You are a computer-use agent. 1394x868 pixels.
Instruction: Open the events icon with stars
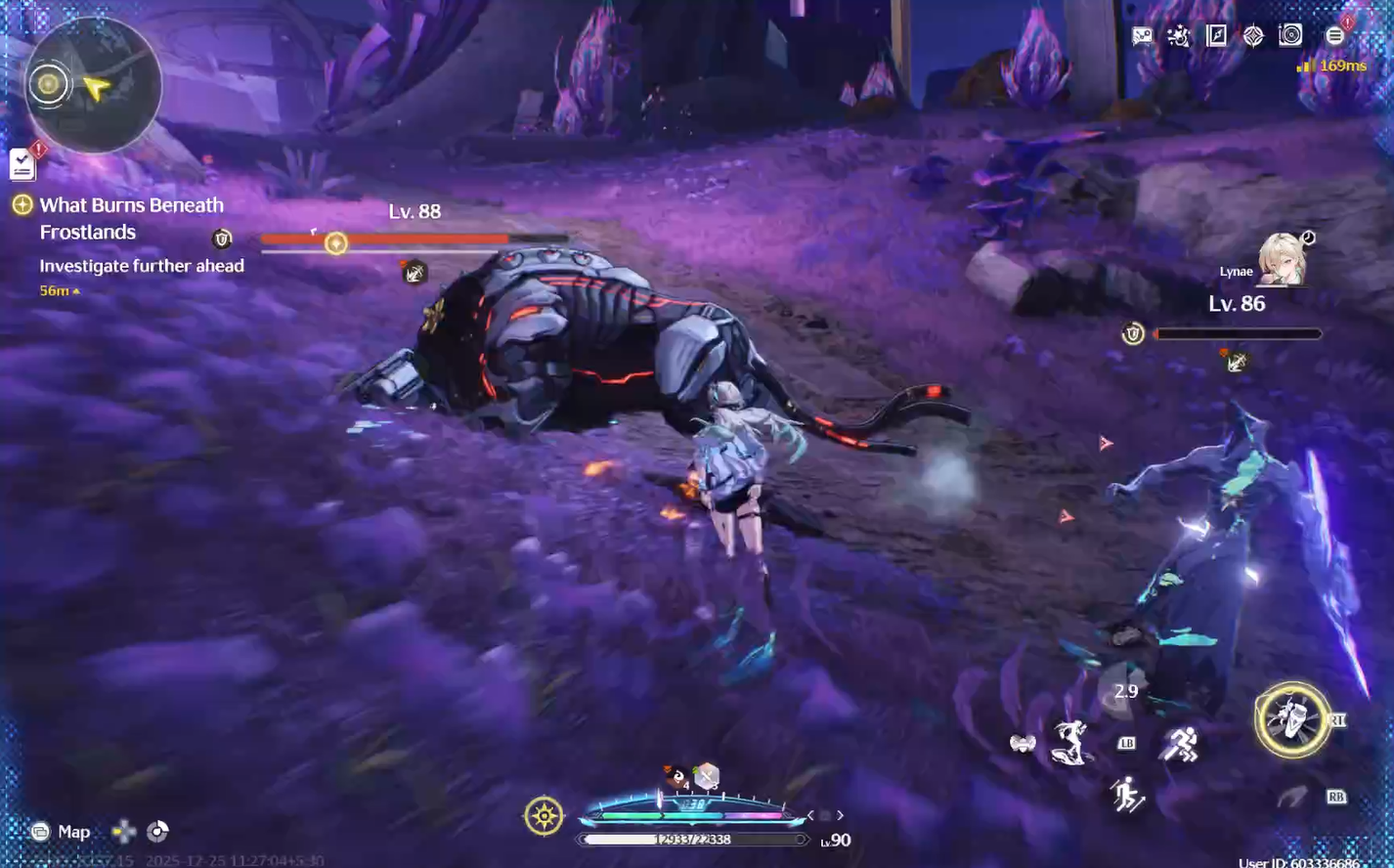(x=1179, y=36)
